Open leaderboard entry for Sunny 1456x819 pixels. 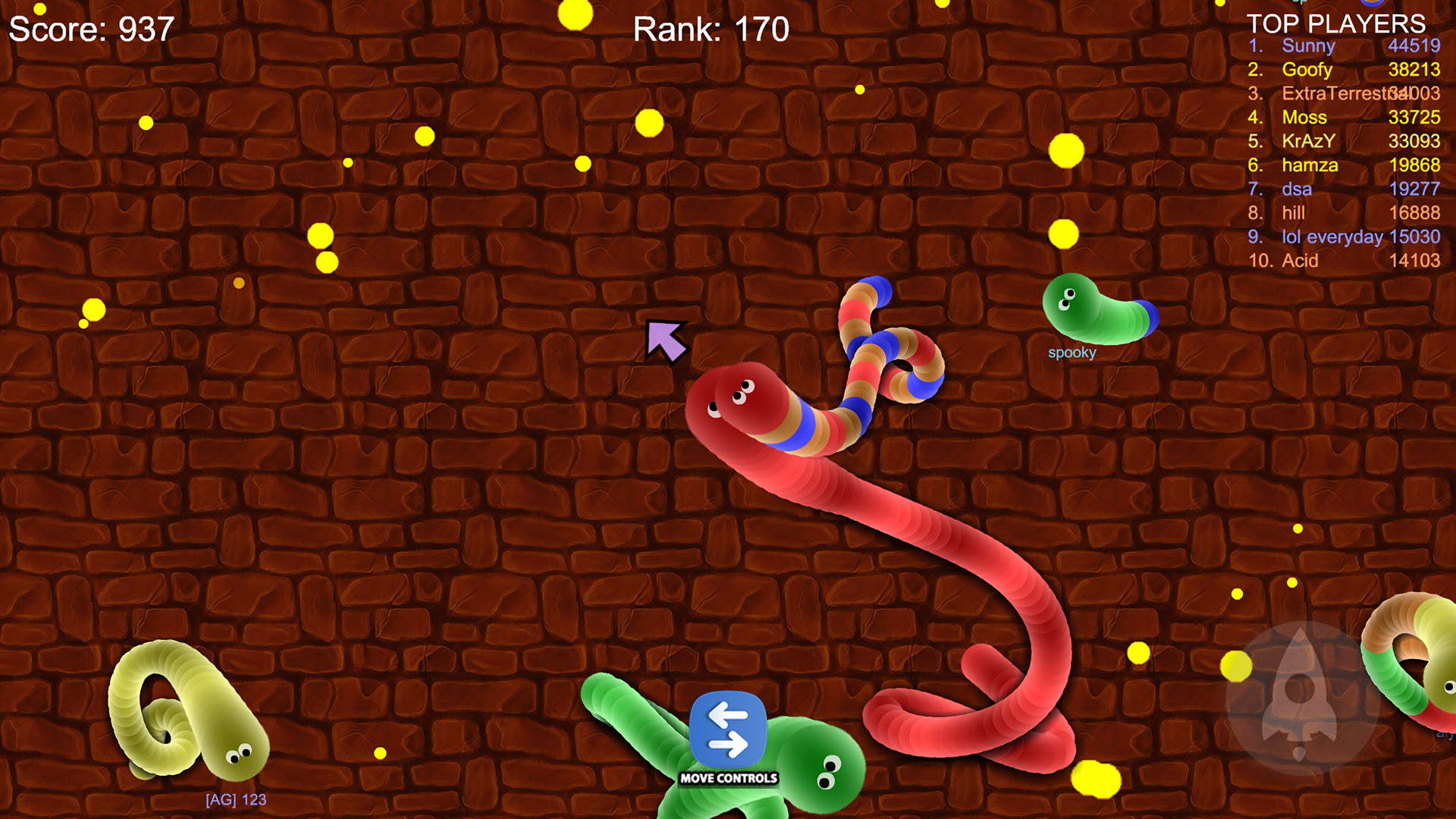click(x=1309, y=46)
